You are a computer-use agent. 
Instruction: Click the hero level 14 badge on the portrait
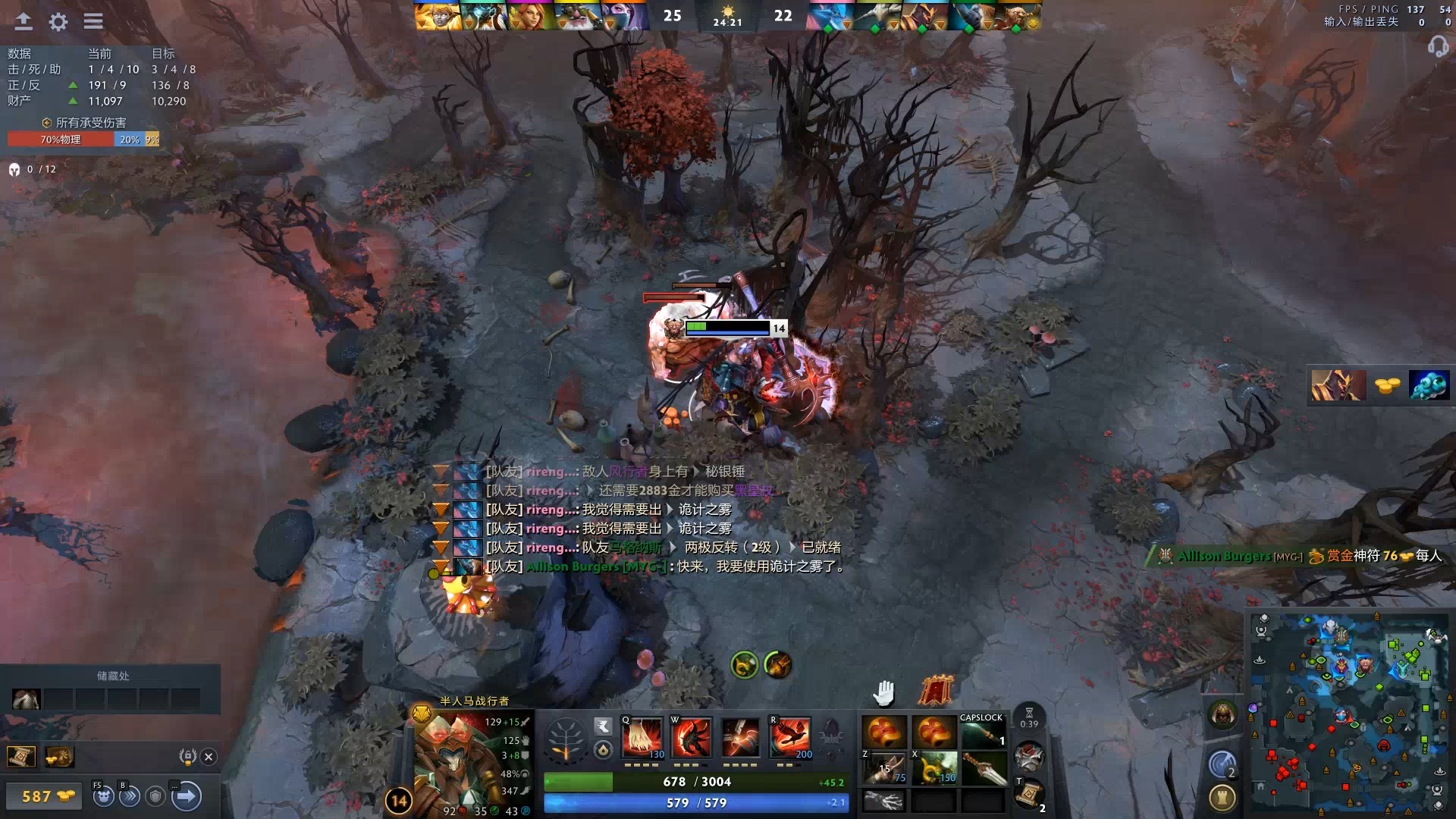(397, 799)
